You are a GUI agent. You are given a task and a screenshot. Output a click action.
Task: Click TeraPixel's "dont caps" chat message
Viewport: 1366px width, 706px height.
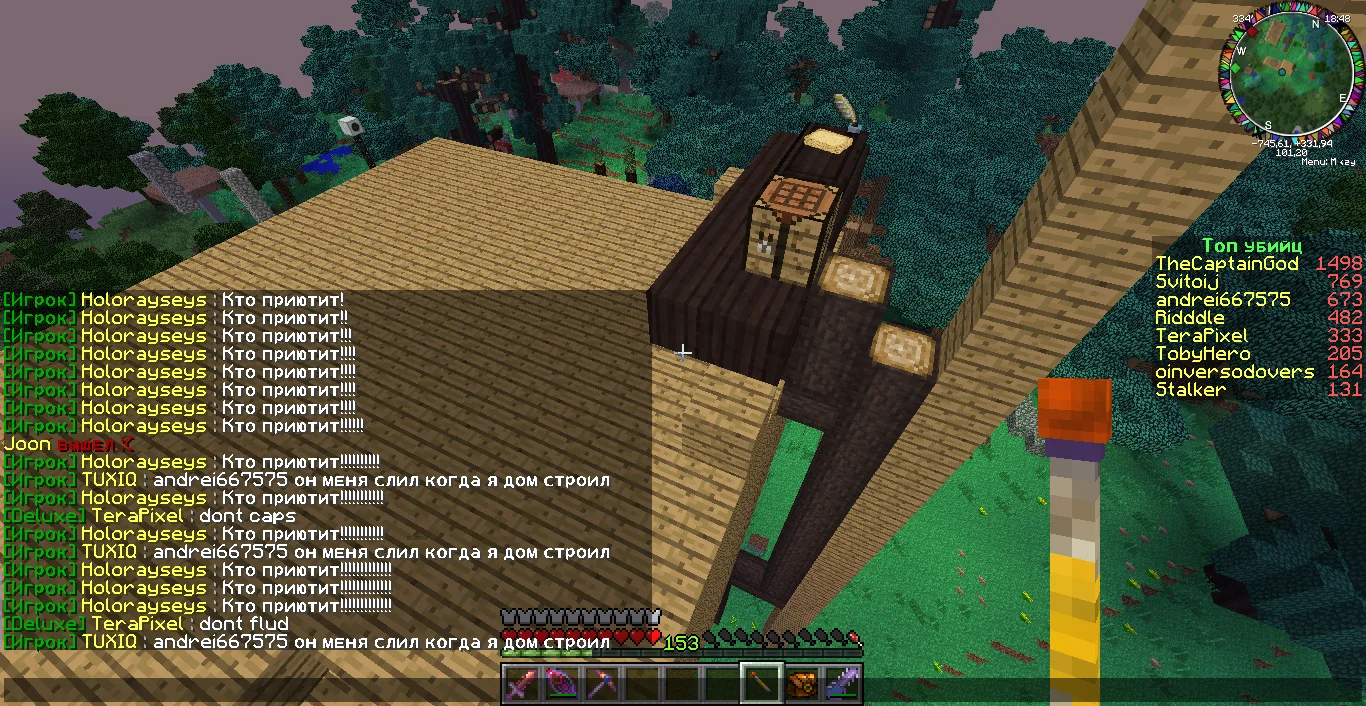tap(247, 516)
